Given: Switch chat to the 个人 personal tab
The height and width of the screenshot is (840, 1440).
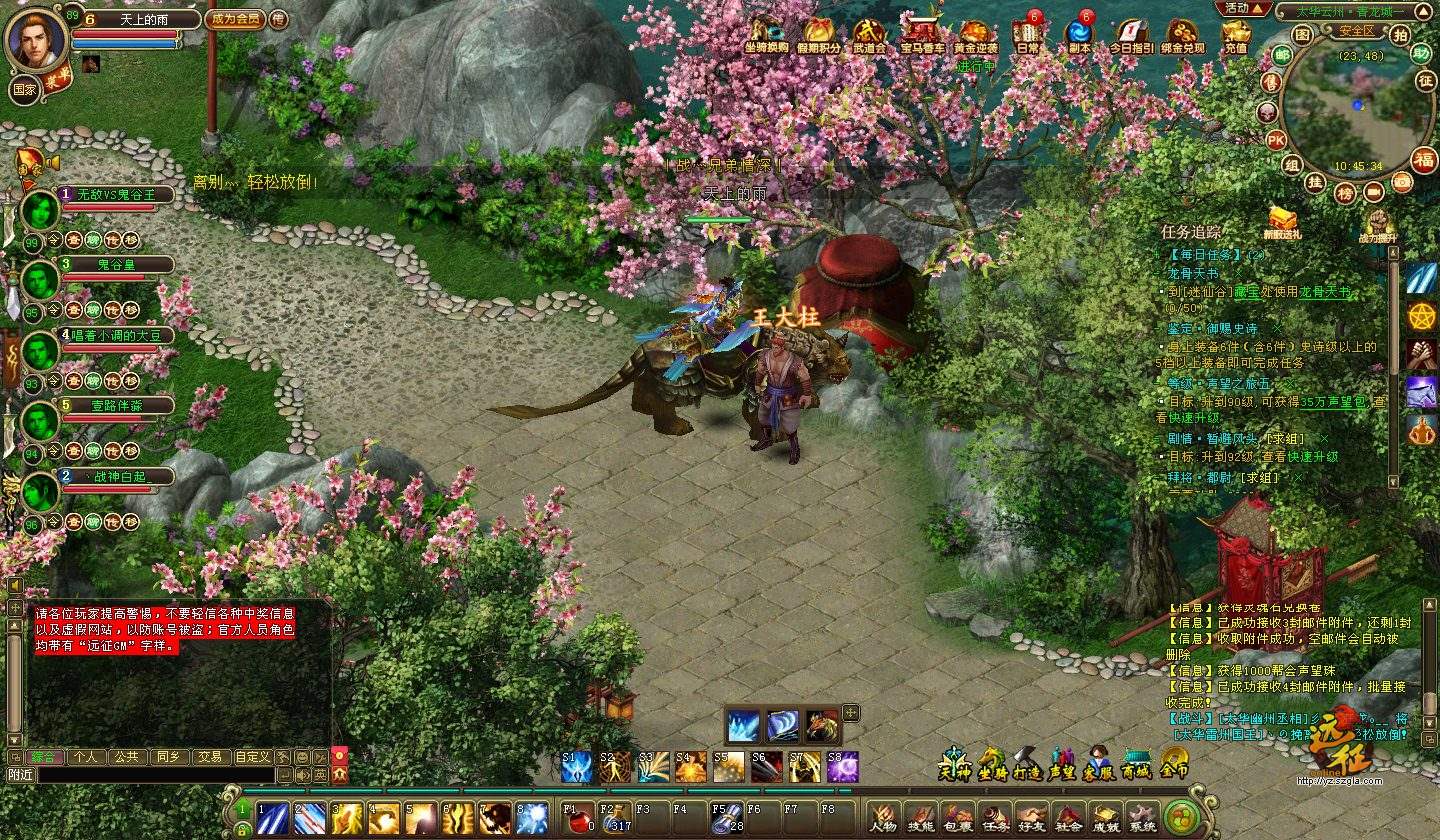Looking at the screenshot, I should pyautogui.click(x=84, y=757).
